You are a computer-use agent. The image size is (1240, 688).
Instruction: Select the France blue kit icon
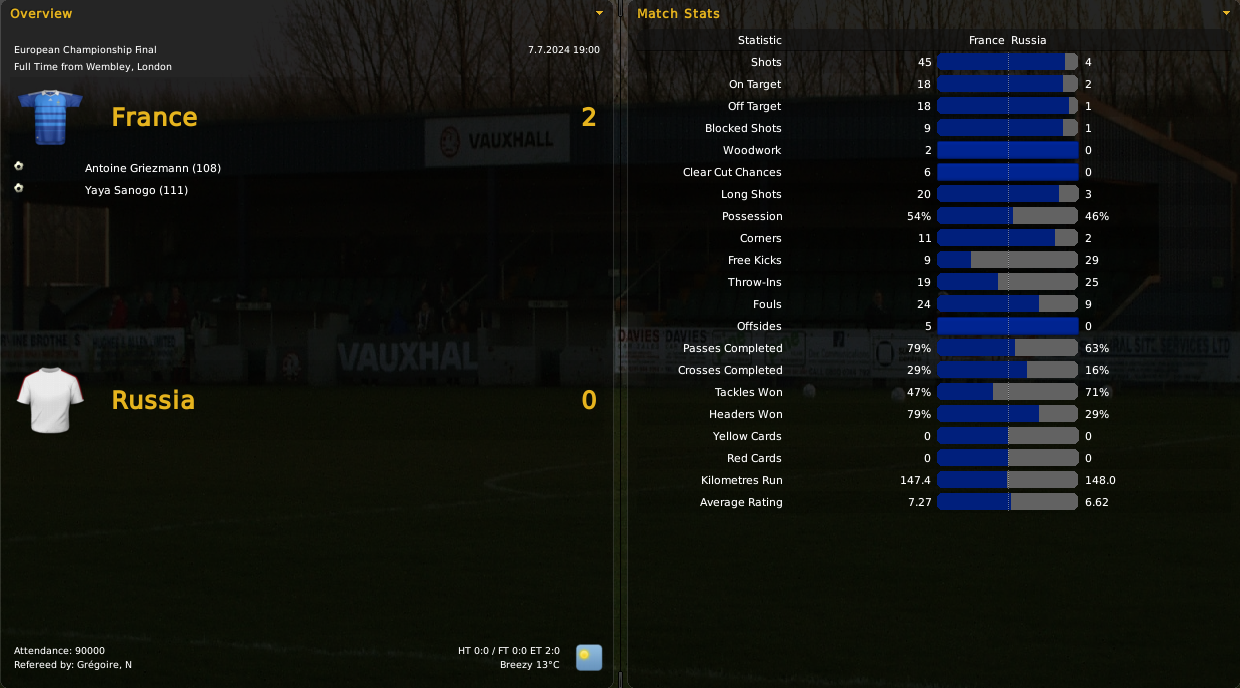pos(50,117)
